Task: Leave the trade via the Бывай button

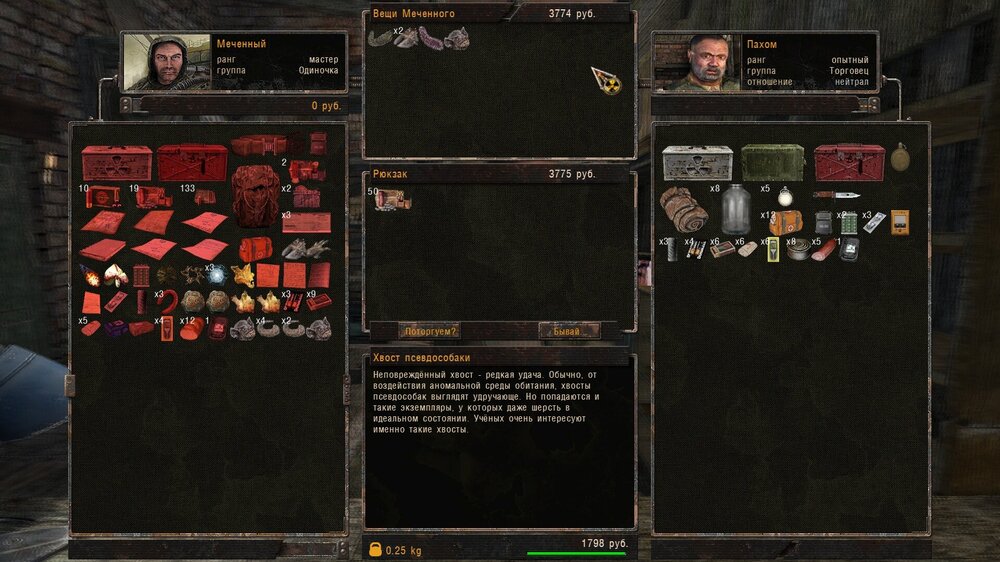Action: coord(570,331)
